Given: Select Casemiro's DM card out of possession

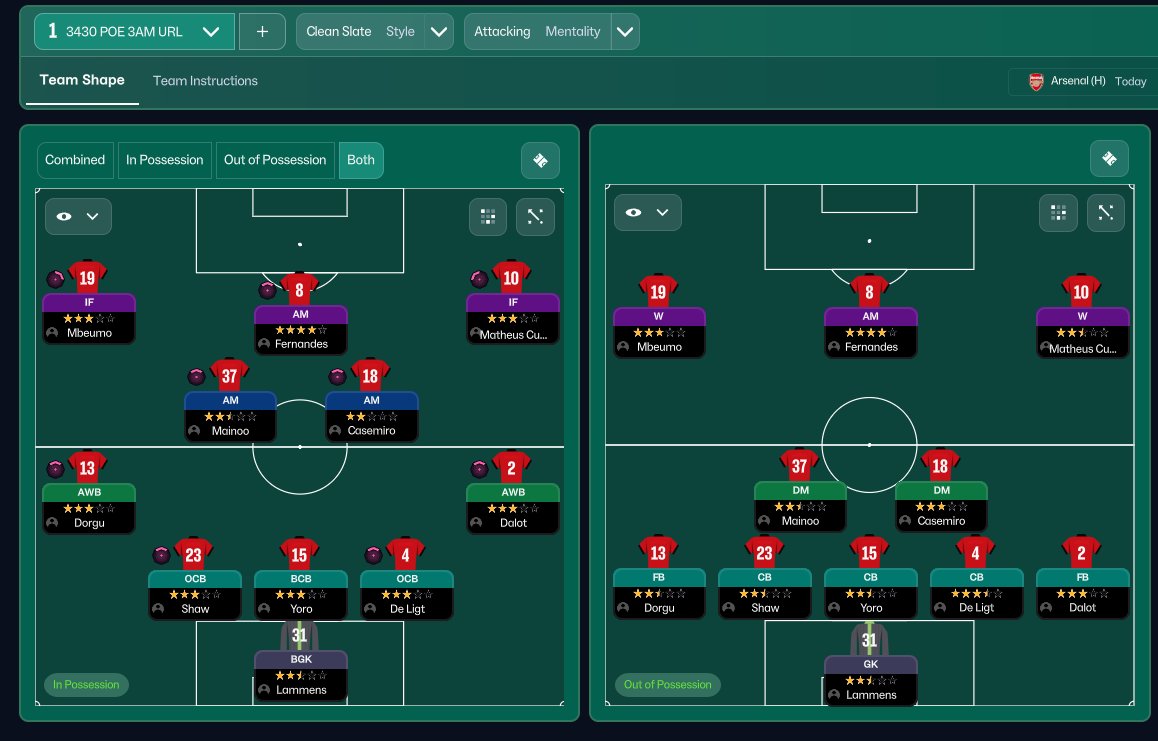Looking at the screenshot, I should click(940, 506).
